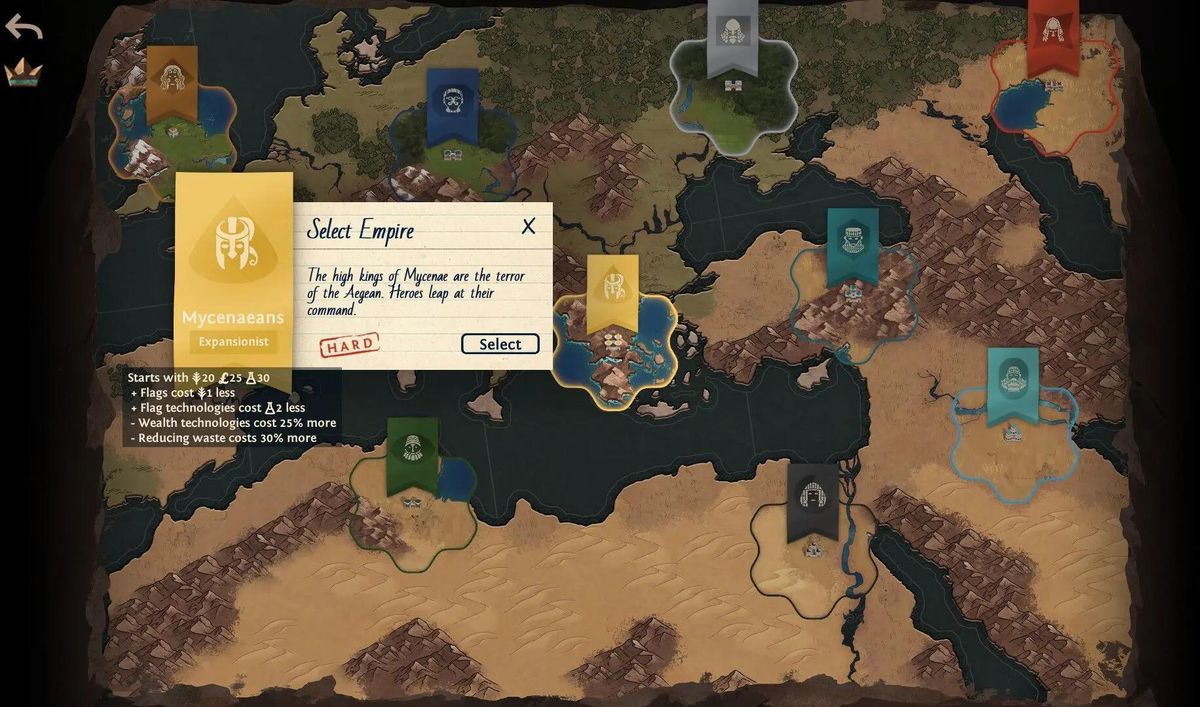Choose the orange banner empire

(x=172, y=81)
